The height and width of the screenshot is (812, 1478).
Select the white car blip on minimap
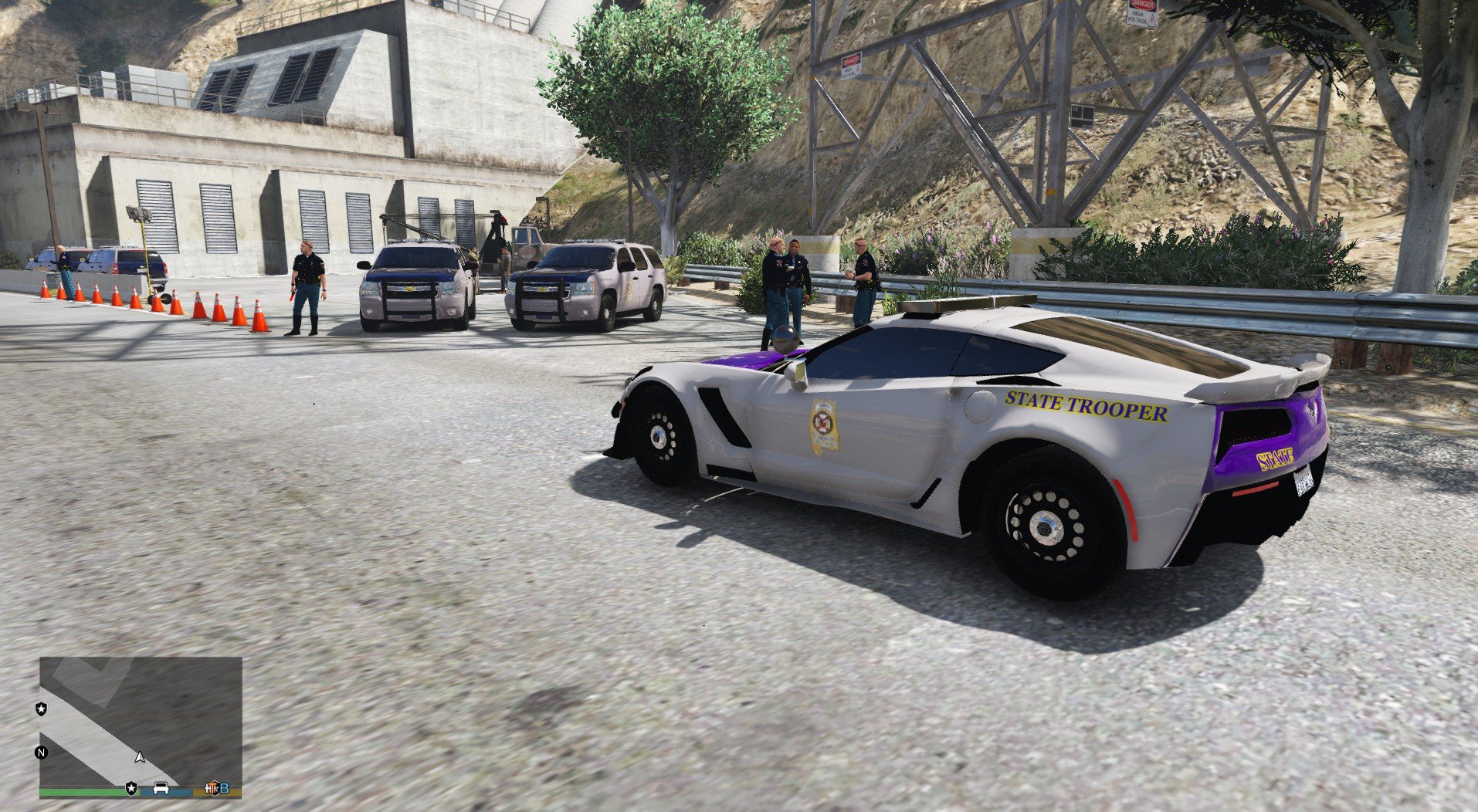coord(161,788)
